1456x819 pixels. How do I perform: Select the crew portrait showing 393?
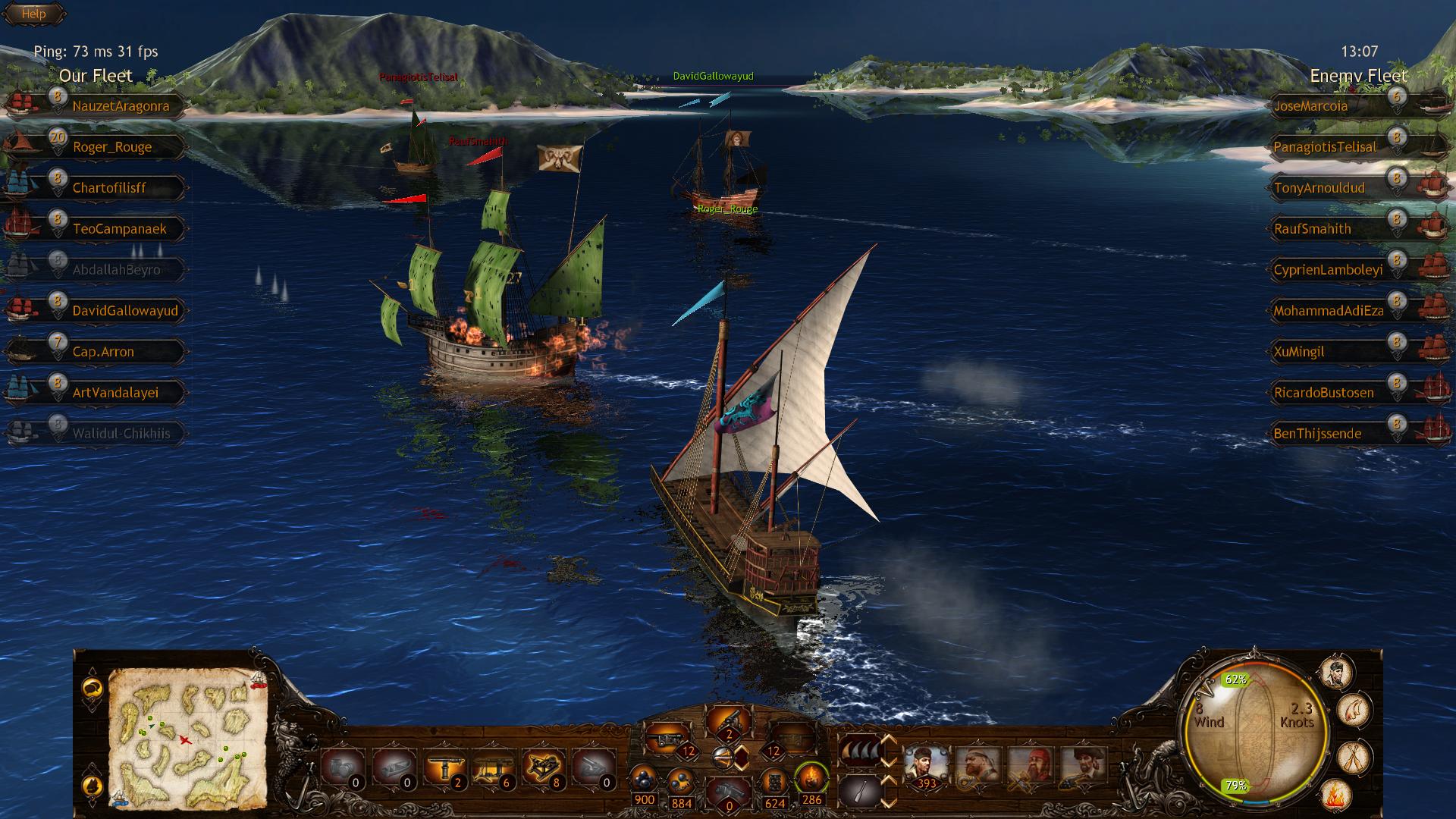(926, 767)
